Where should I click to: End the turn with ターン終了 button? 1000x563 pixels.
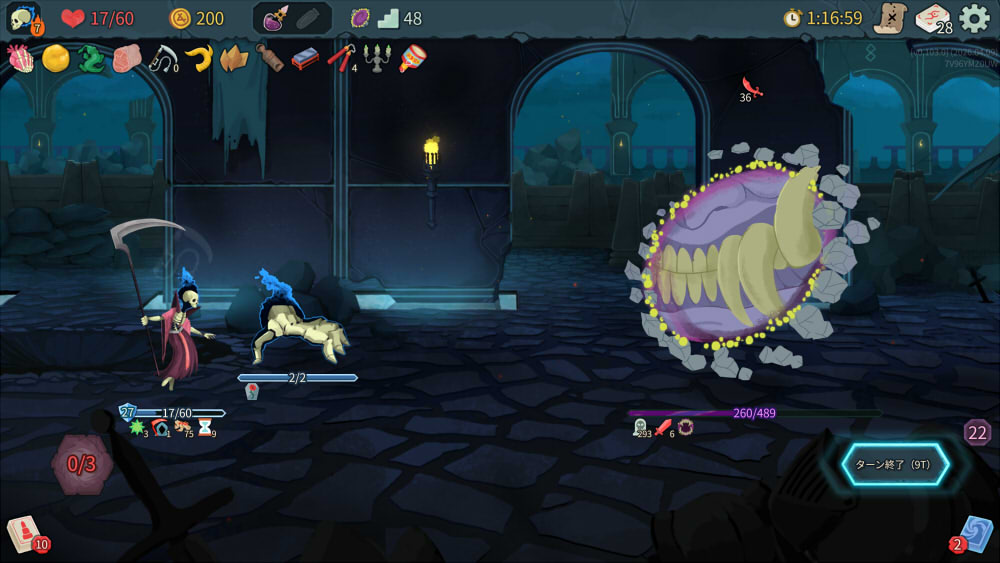(x=894, y=464)
